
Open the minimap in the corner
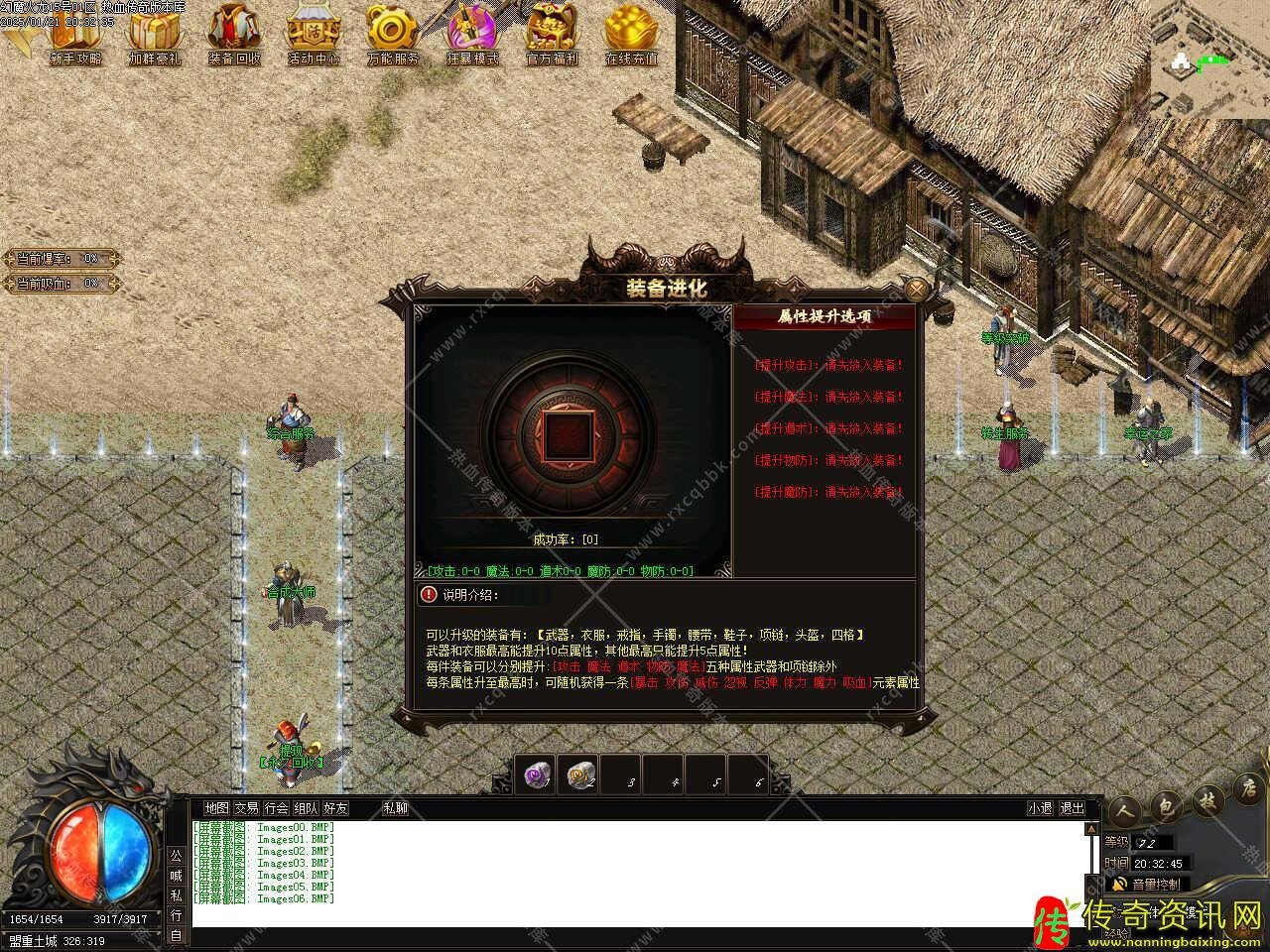(1209, 59)
